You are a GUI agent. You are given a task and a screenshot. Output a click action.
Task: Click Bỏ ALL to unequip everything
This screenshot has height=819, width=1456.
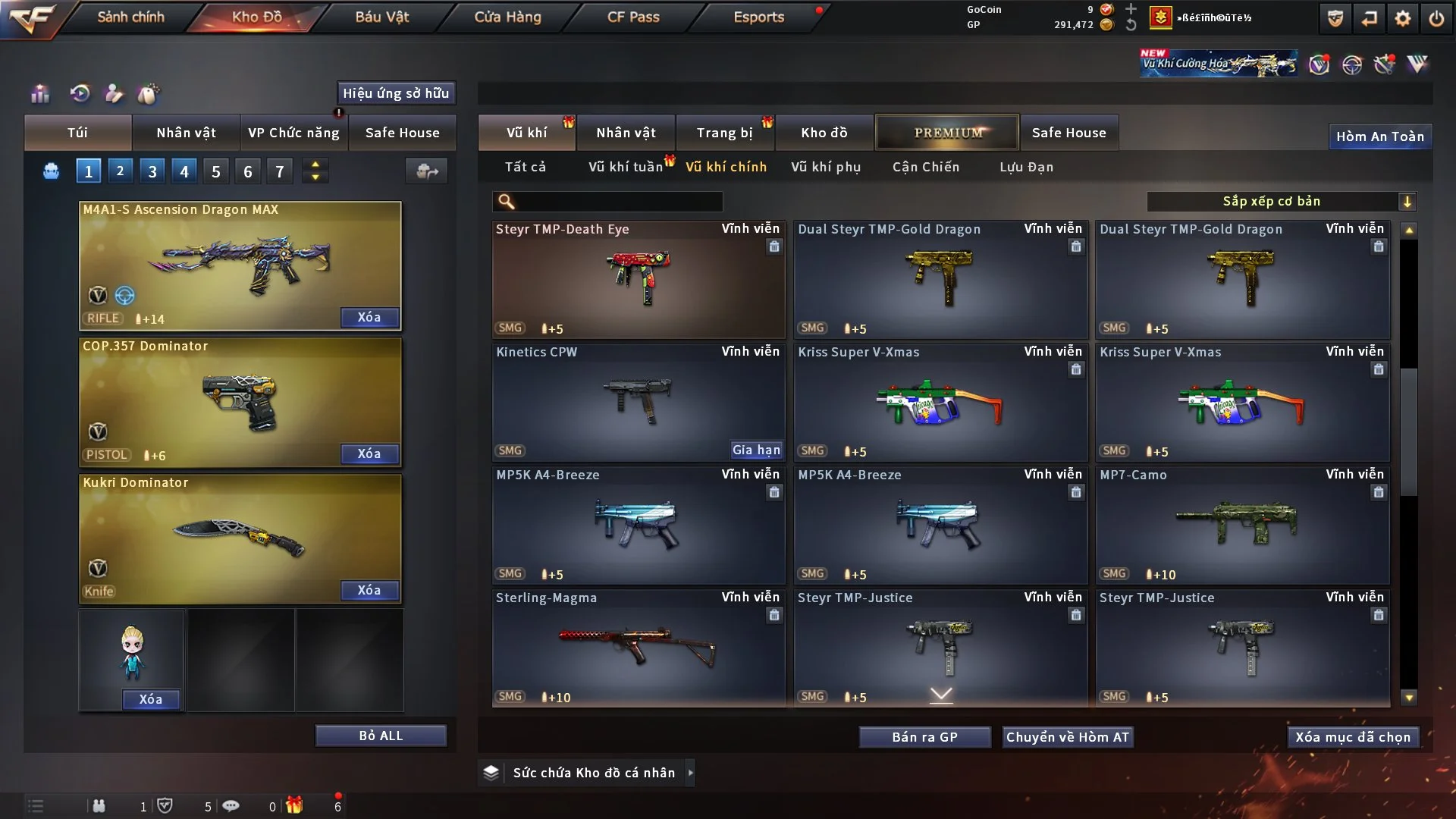pyautogui.click(x=381, y=736)
